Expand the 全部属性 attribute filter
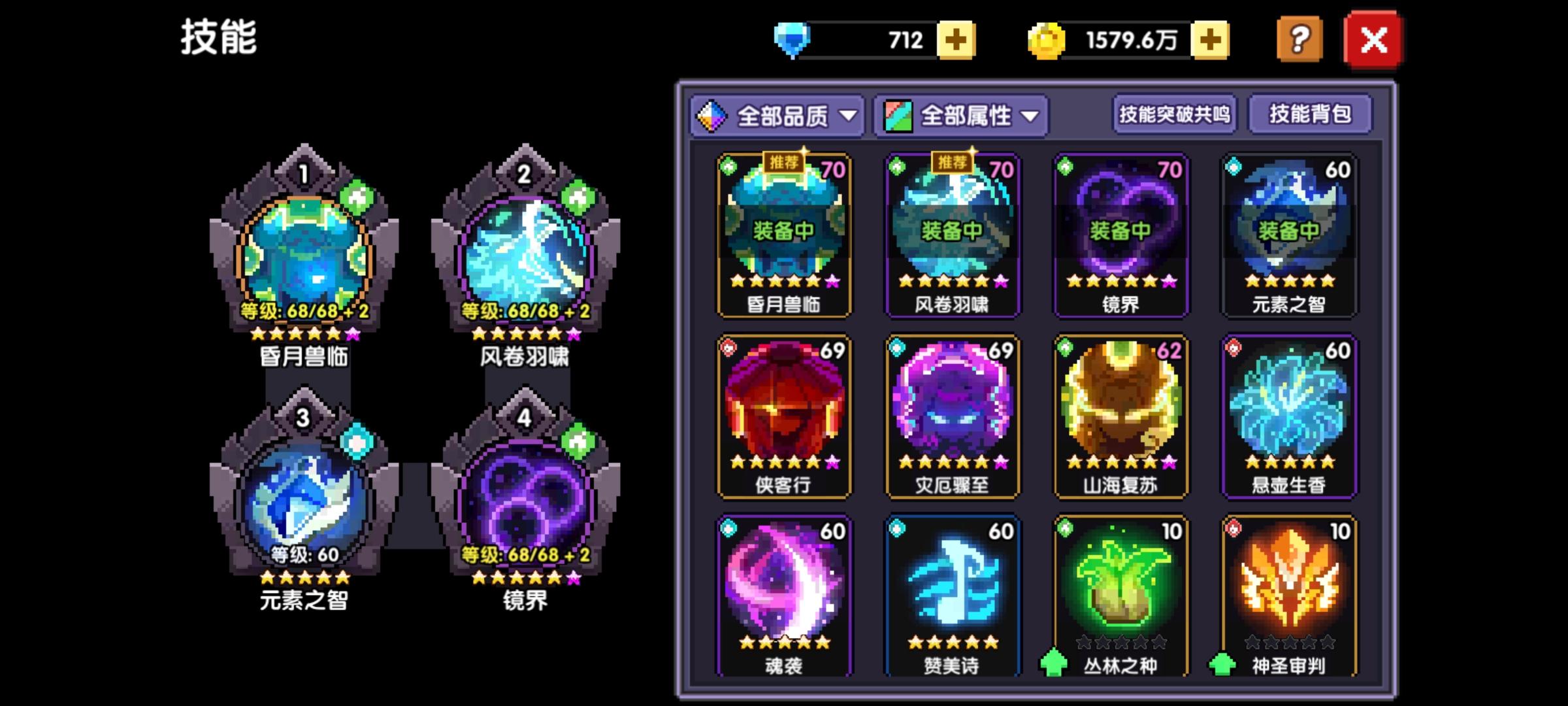 pos(962,115)
